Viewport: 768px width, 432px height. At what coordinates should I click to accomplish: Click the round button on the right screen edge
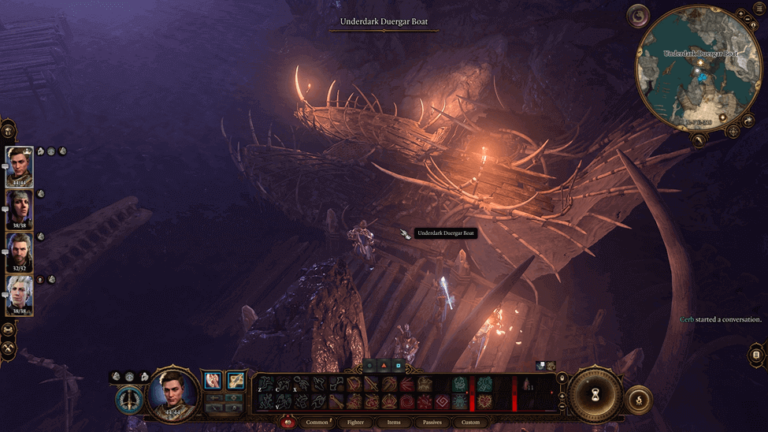point(757,354)
